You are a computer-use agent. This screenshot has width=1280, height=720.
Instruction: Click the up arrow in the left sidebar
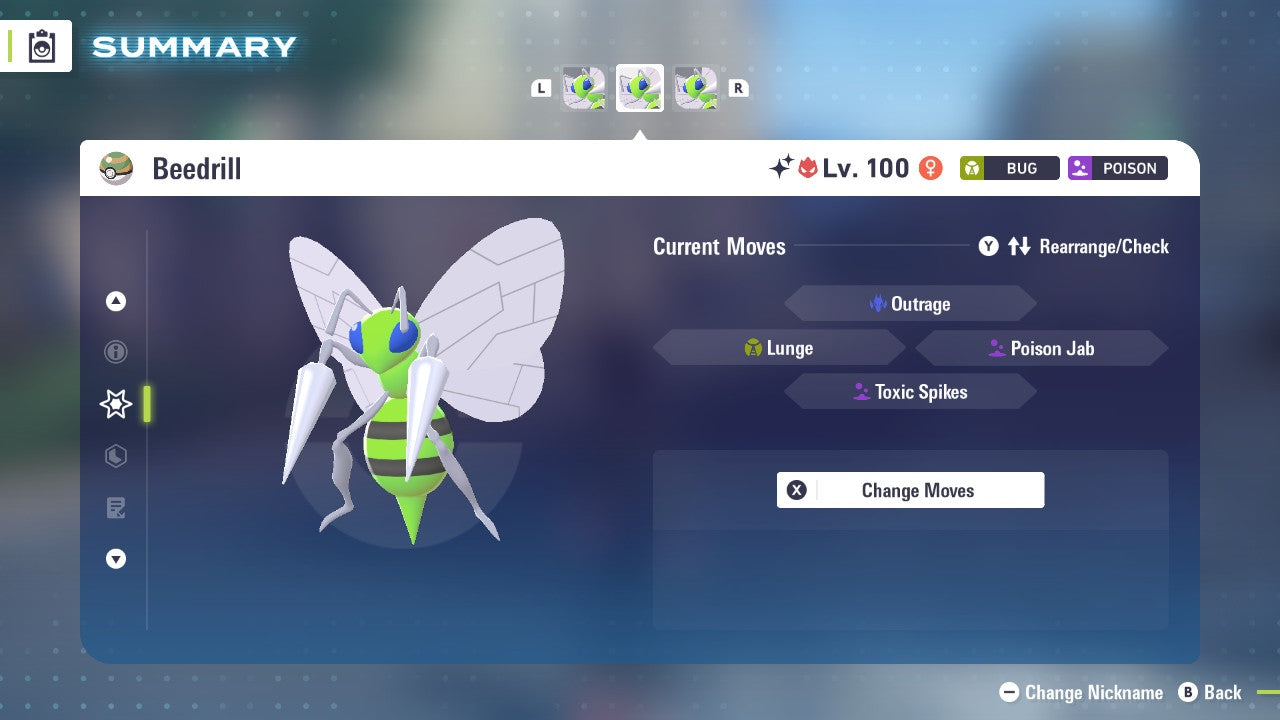tap(115, 300)
